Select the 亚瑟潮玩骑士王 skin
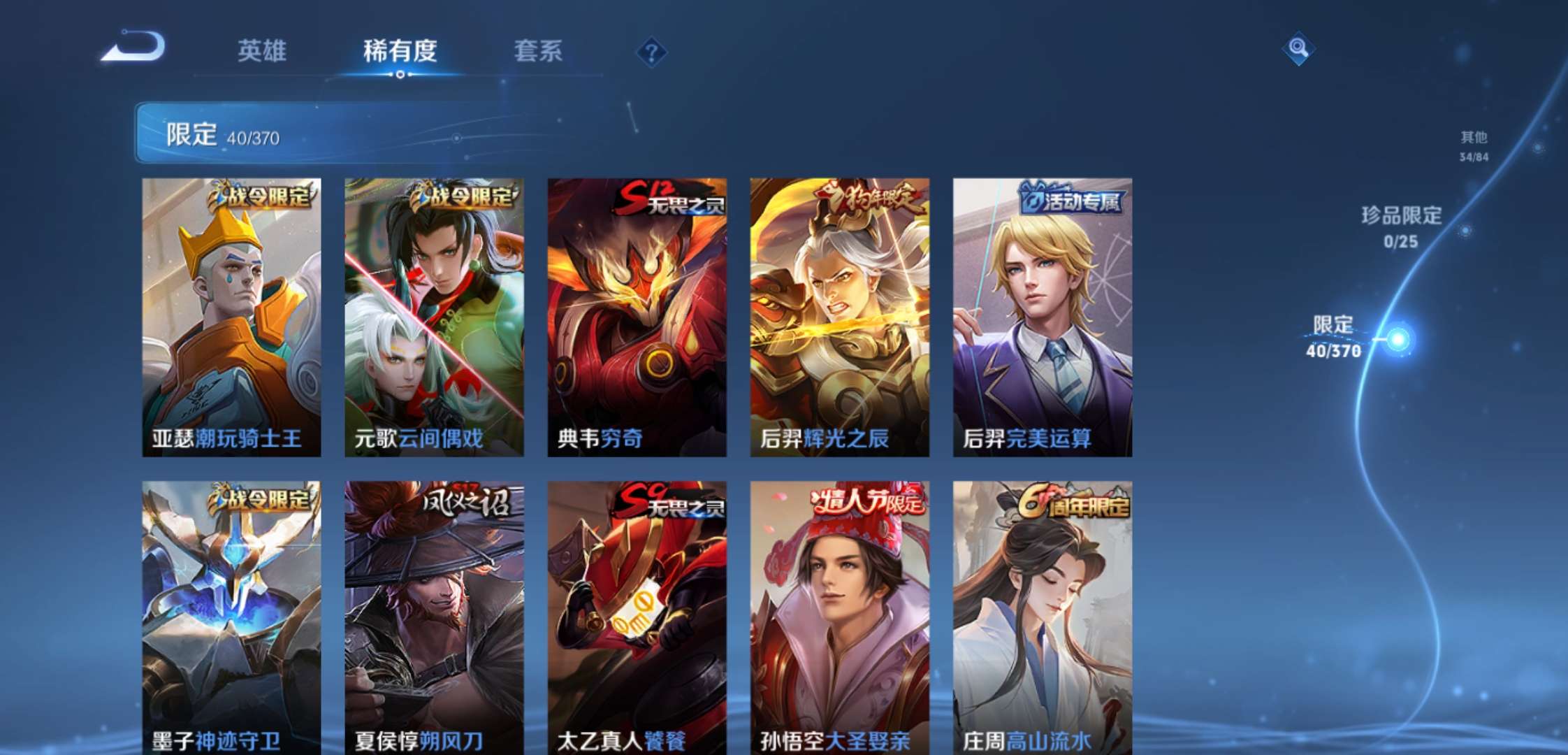The height and width of the screenshot is (755, 1568). (x=231, y=315)
